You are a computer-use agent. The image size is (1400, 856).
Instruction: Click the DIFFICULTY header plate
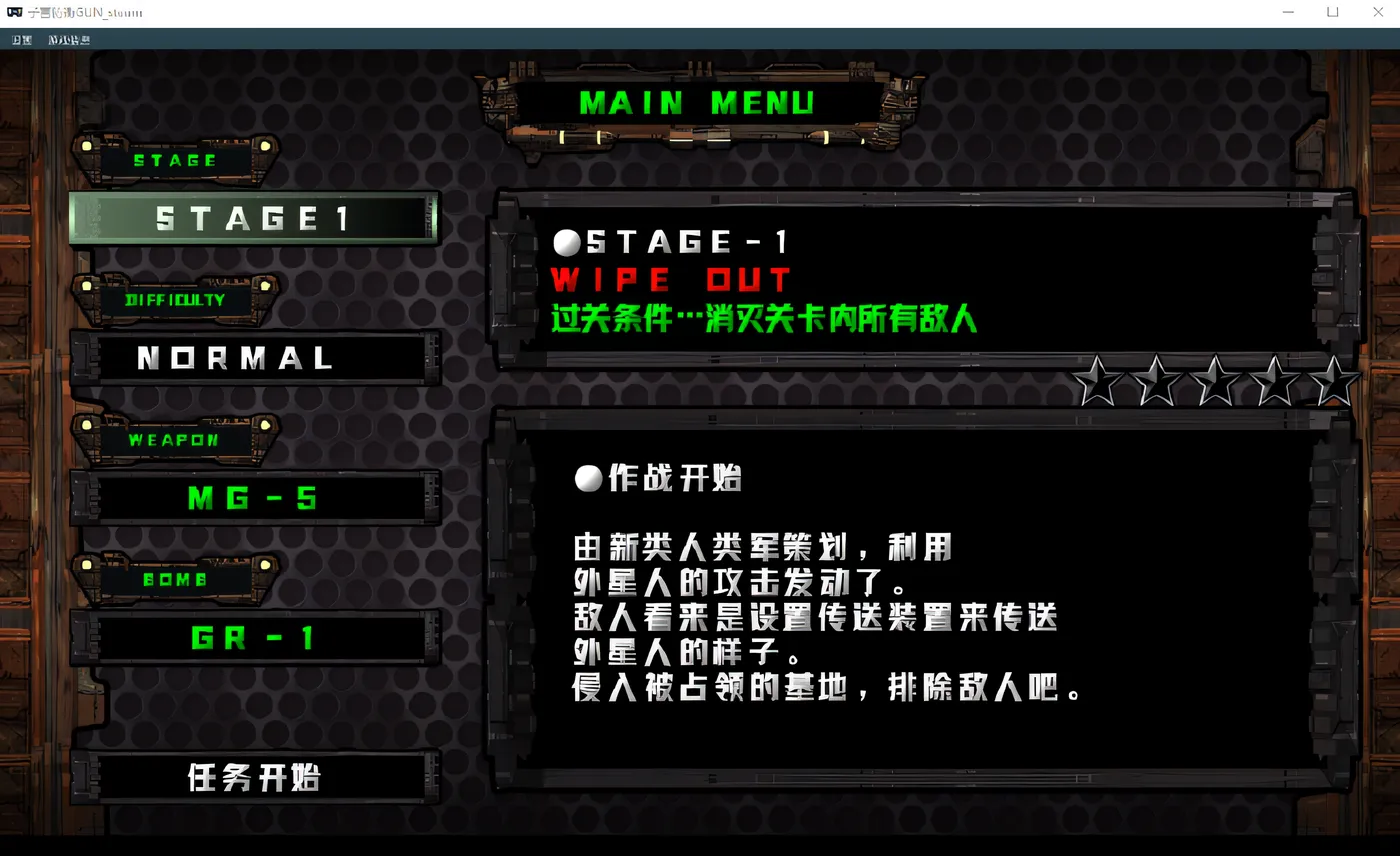[x=175, y=300]
